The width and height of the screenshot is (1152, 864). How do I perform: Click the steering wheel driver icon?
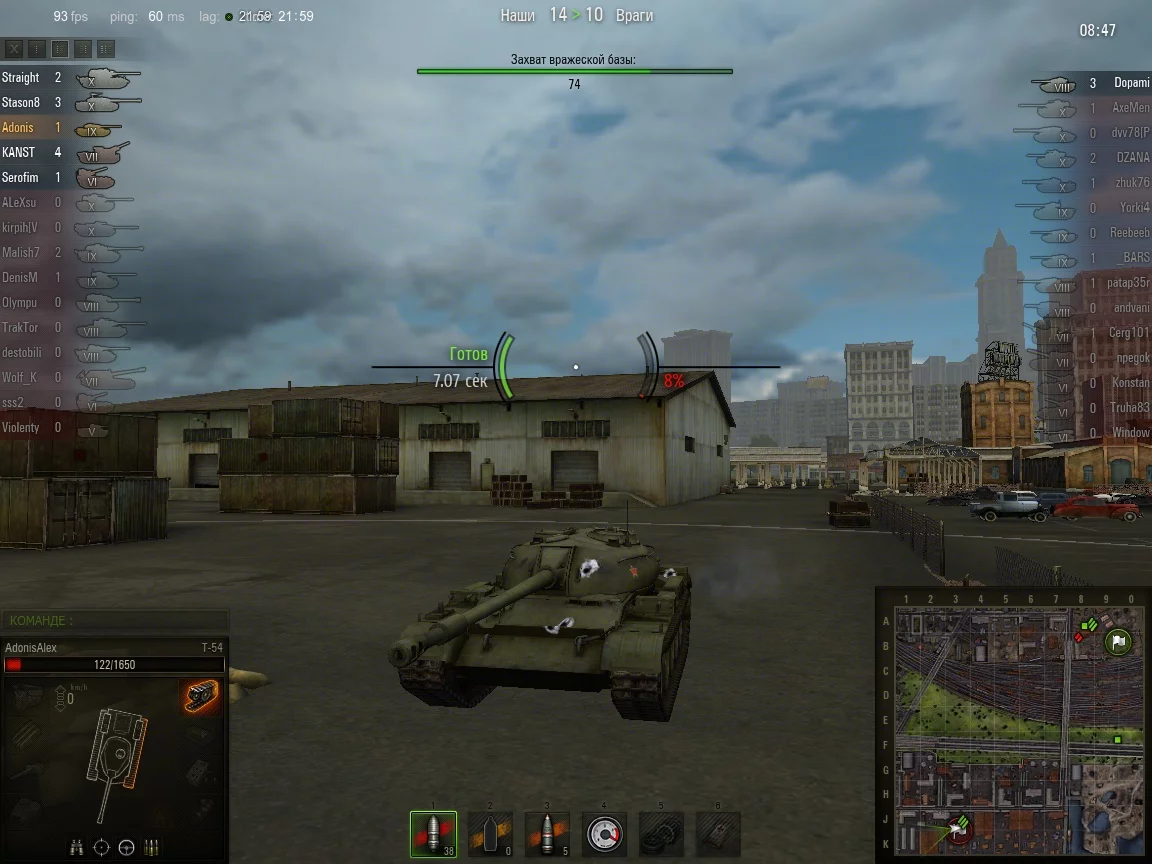pyautogui.click(x=126, y=848)
